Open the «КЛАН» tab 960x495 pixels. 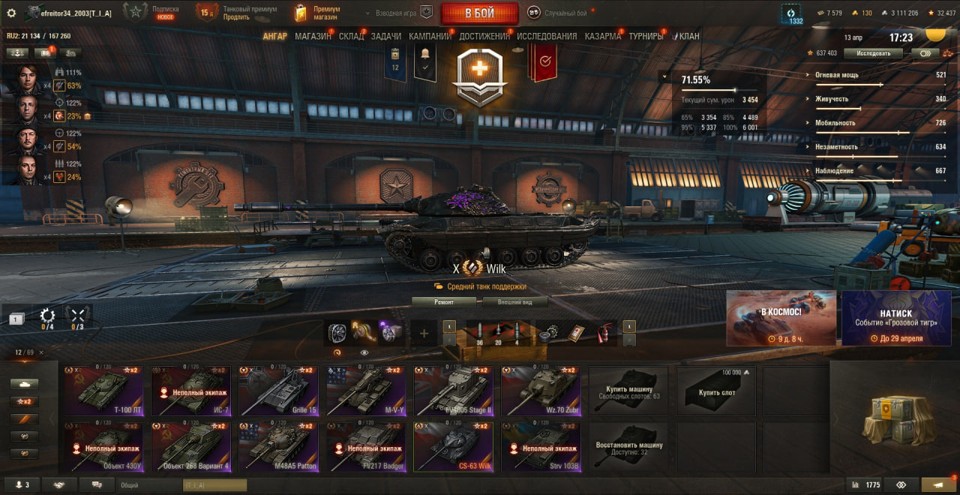coord(689,36)
